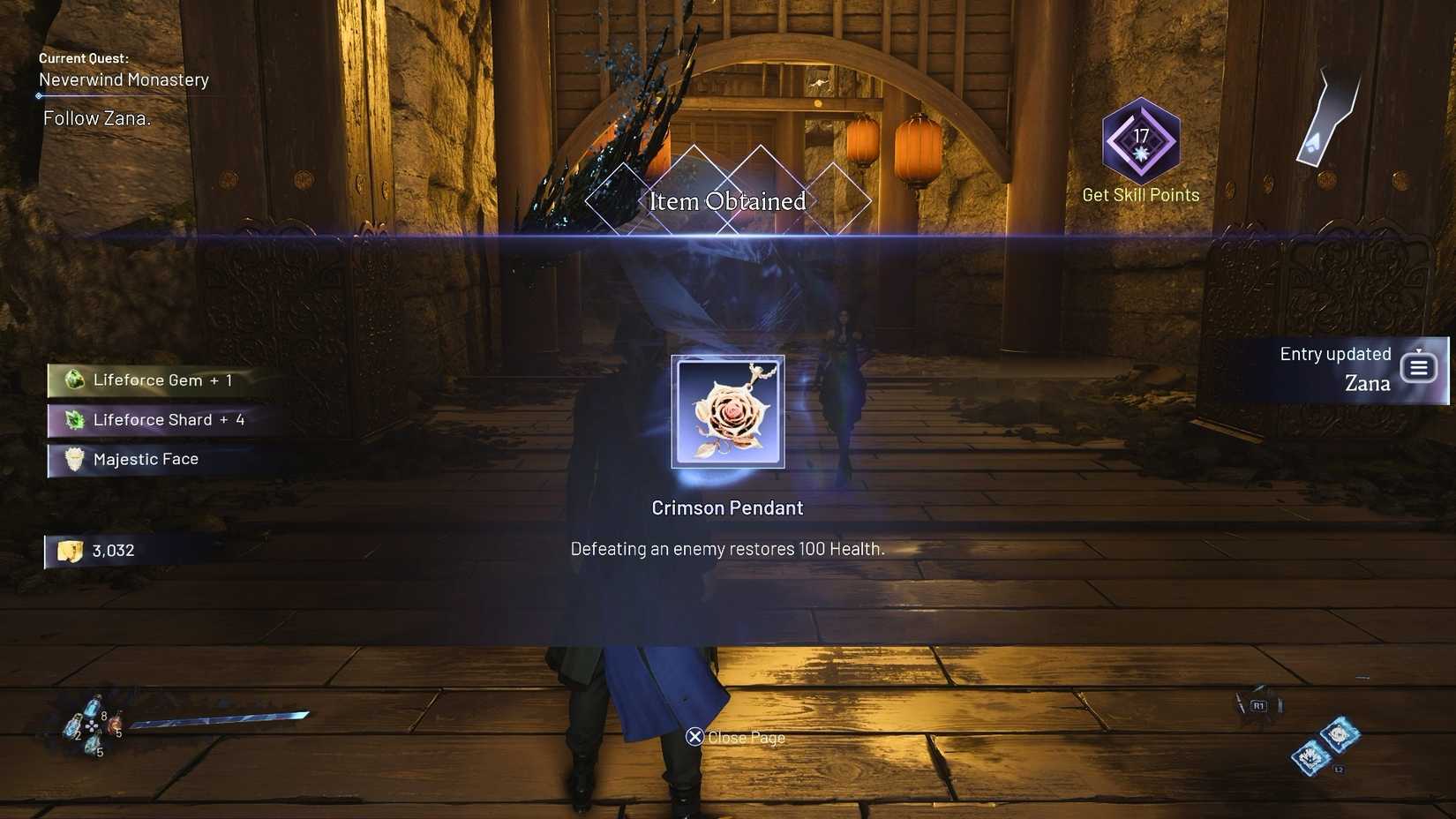Click the Zana journal entry icon

pos(1418,368)
